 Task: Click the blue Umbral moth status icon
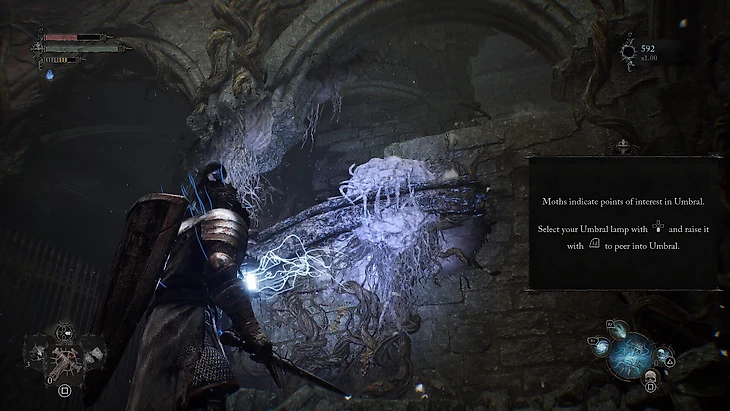(50, 74)
